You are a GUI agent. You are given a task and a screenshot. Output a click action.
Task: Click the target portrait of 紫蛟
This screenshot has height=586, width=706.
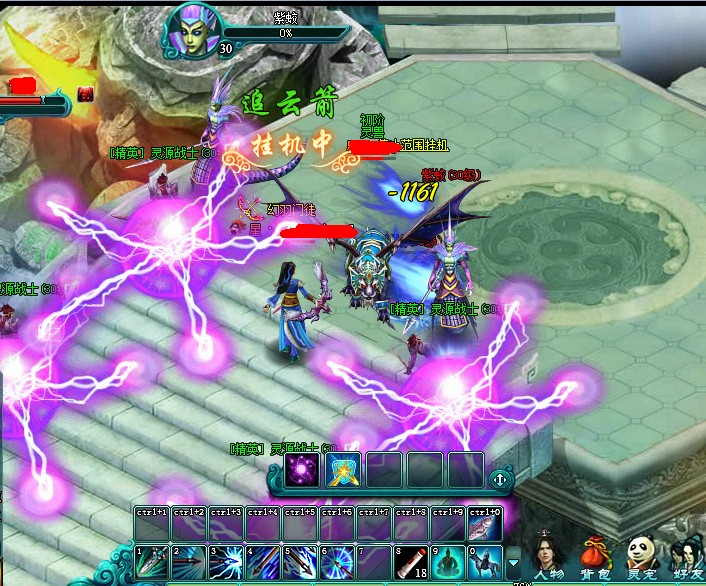191,27
